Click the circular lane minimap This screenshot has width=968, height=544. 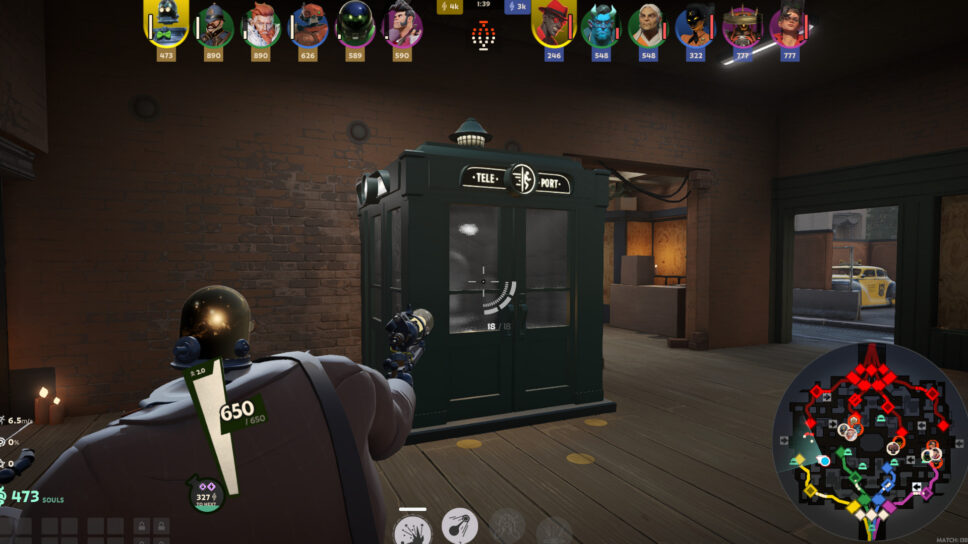[871, 441]
